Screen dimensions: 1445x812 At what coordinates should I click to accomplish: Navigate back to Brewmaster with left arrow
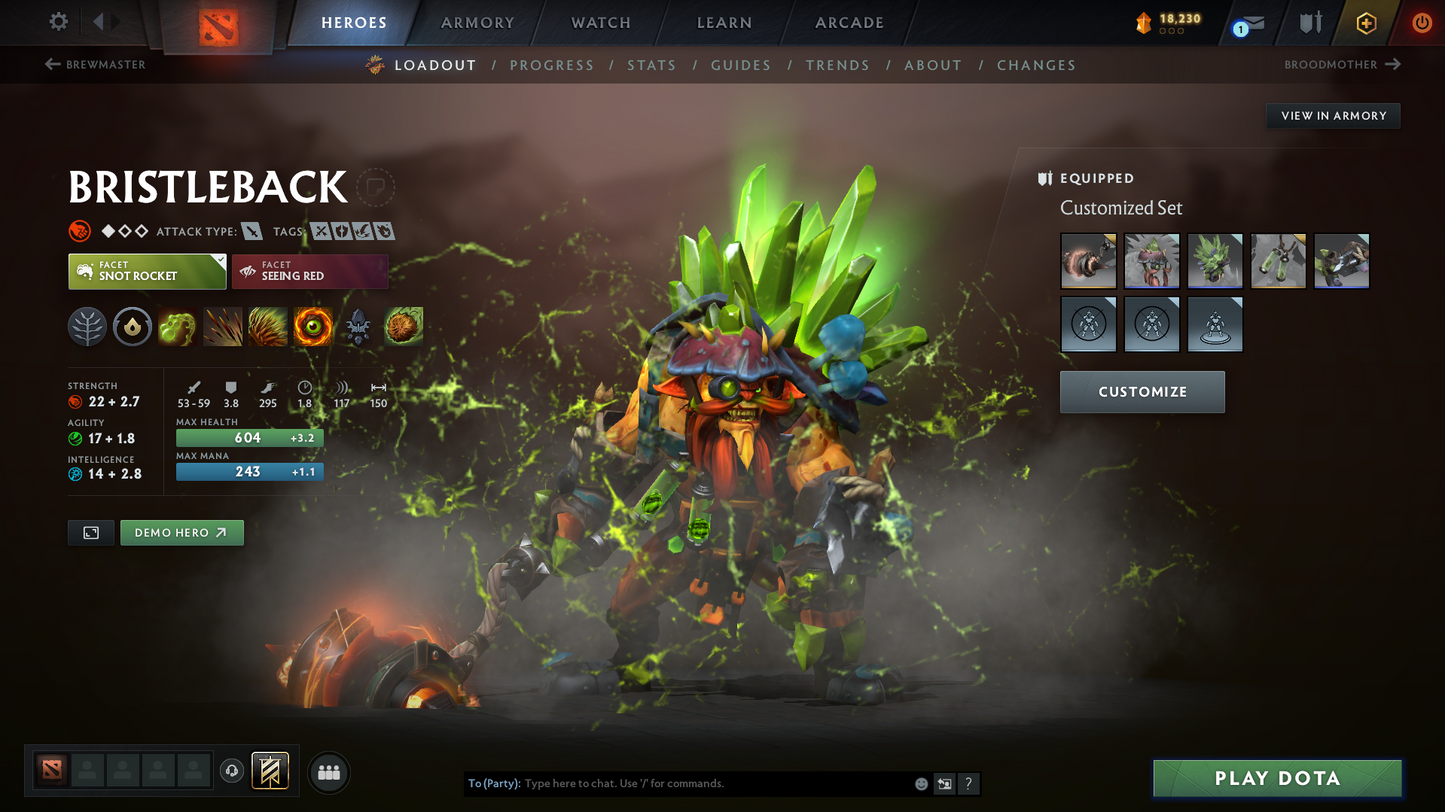pyautogui.click(x=51, y=64)
